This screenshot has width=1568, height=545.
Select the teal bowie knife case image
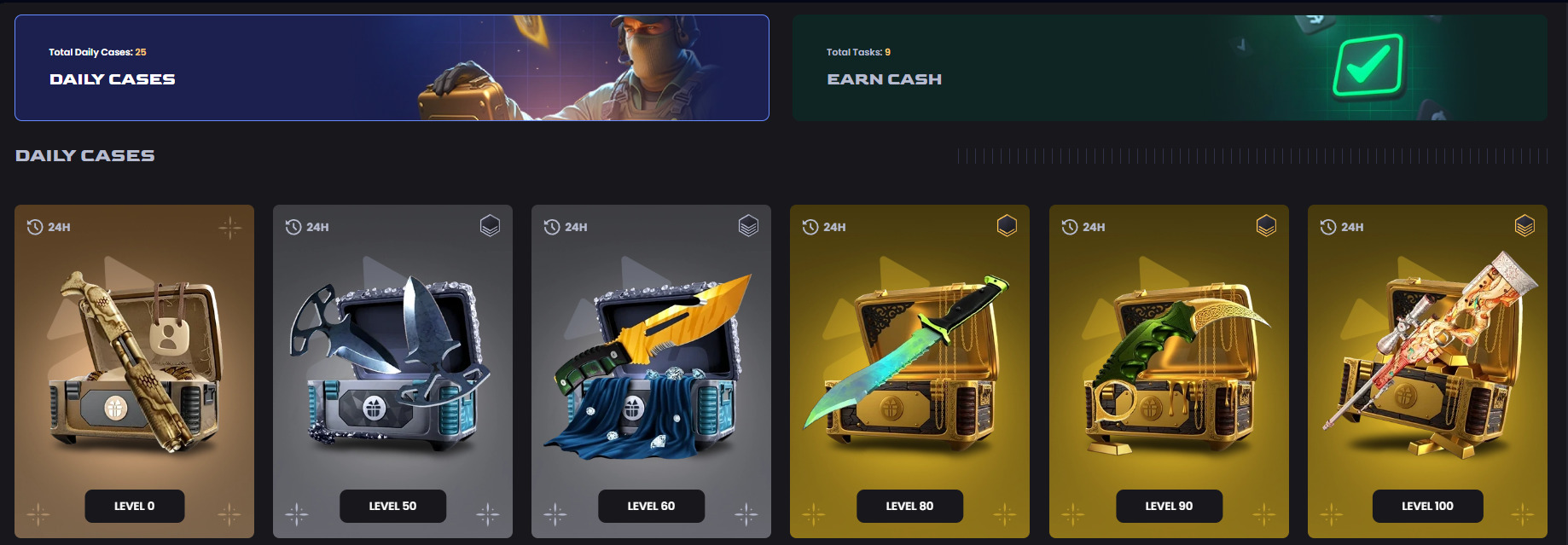909,362
